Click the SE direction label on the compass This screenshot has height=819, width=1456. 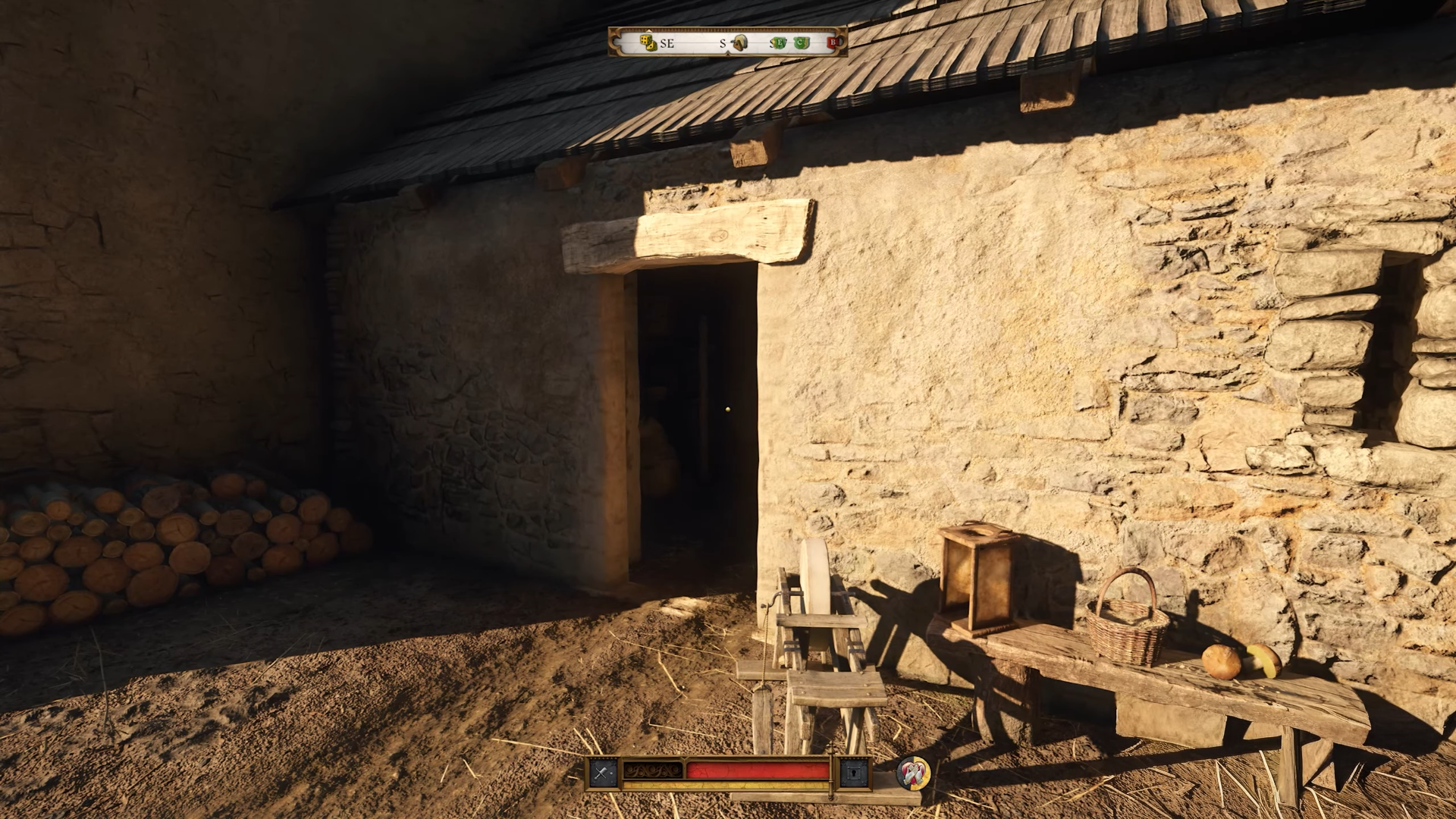click(x=667, y=44)
